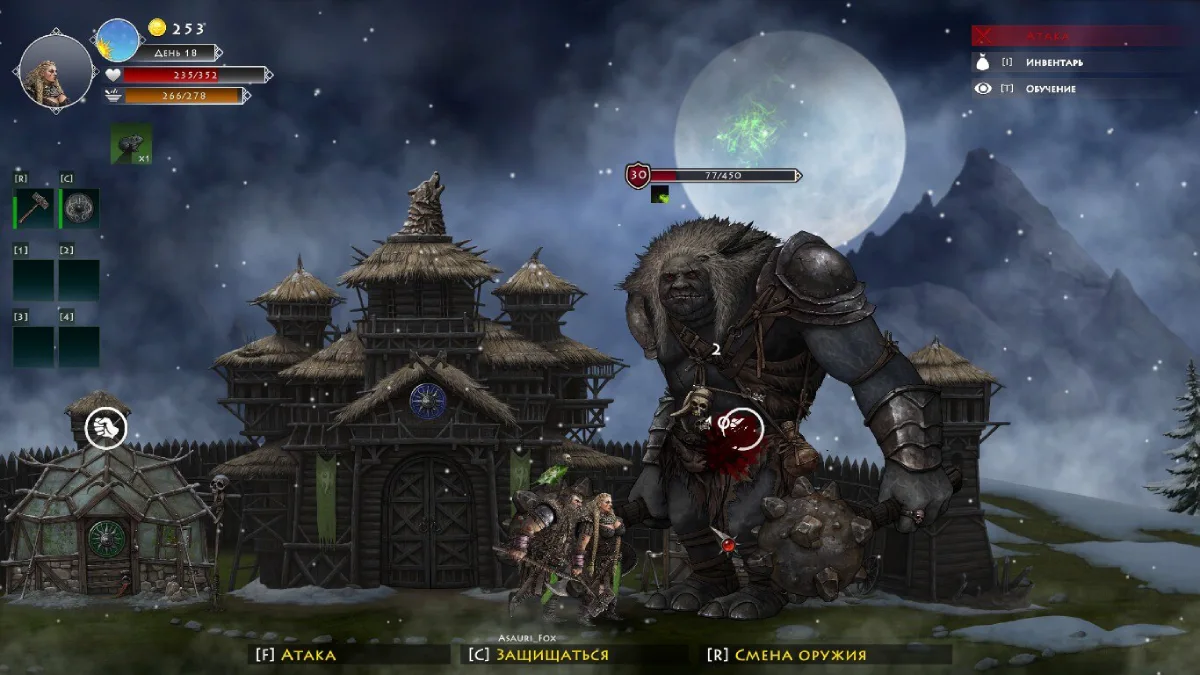Select the war hammer weapon slot
Screen dimensions: 1200x675
pyautogui.click(x=37, y=208)
